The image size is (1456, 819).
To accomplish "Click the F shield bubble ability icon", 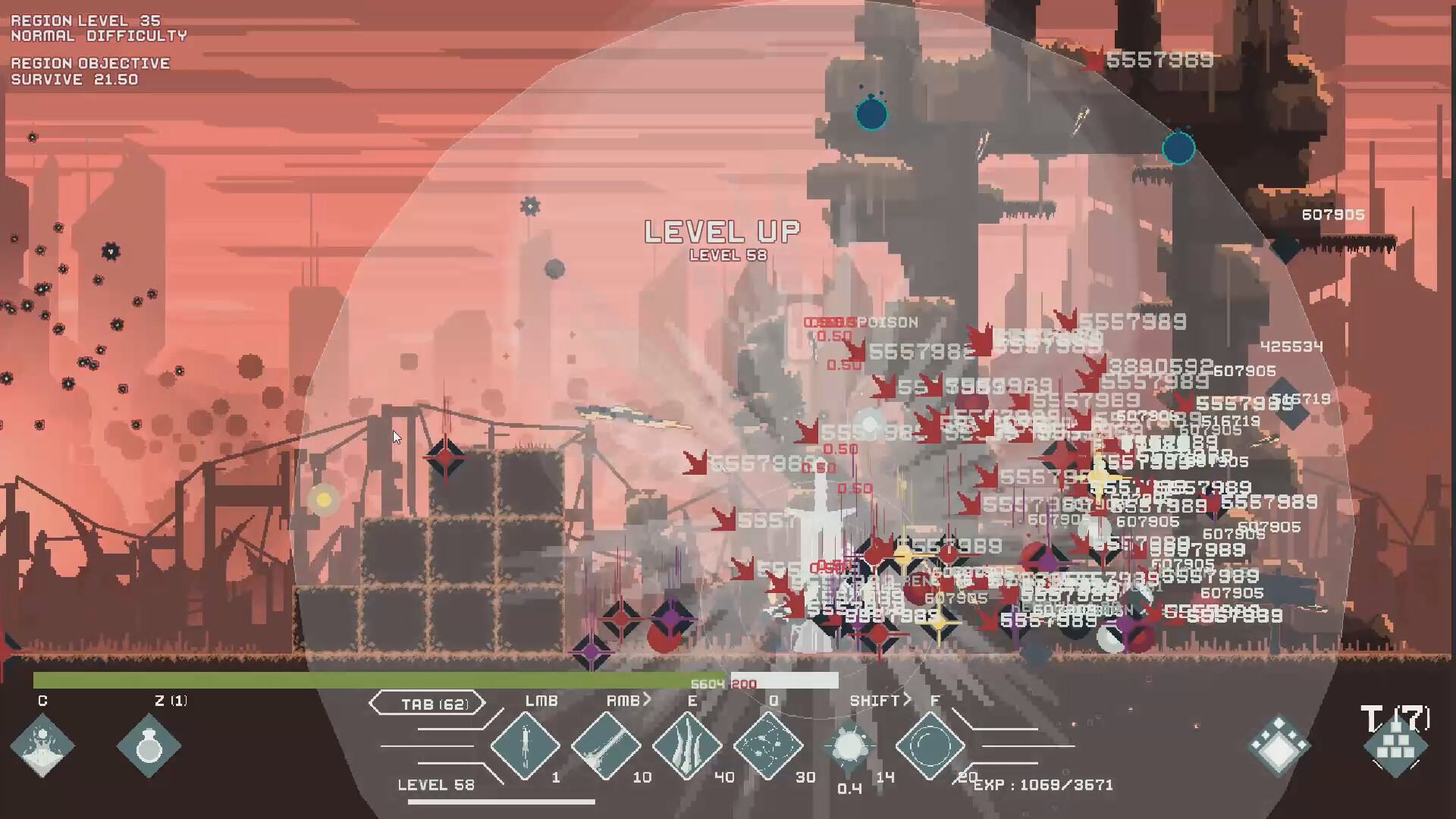I will pos(931,744).
